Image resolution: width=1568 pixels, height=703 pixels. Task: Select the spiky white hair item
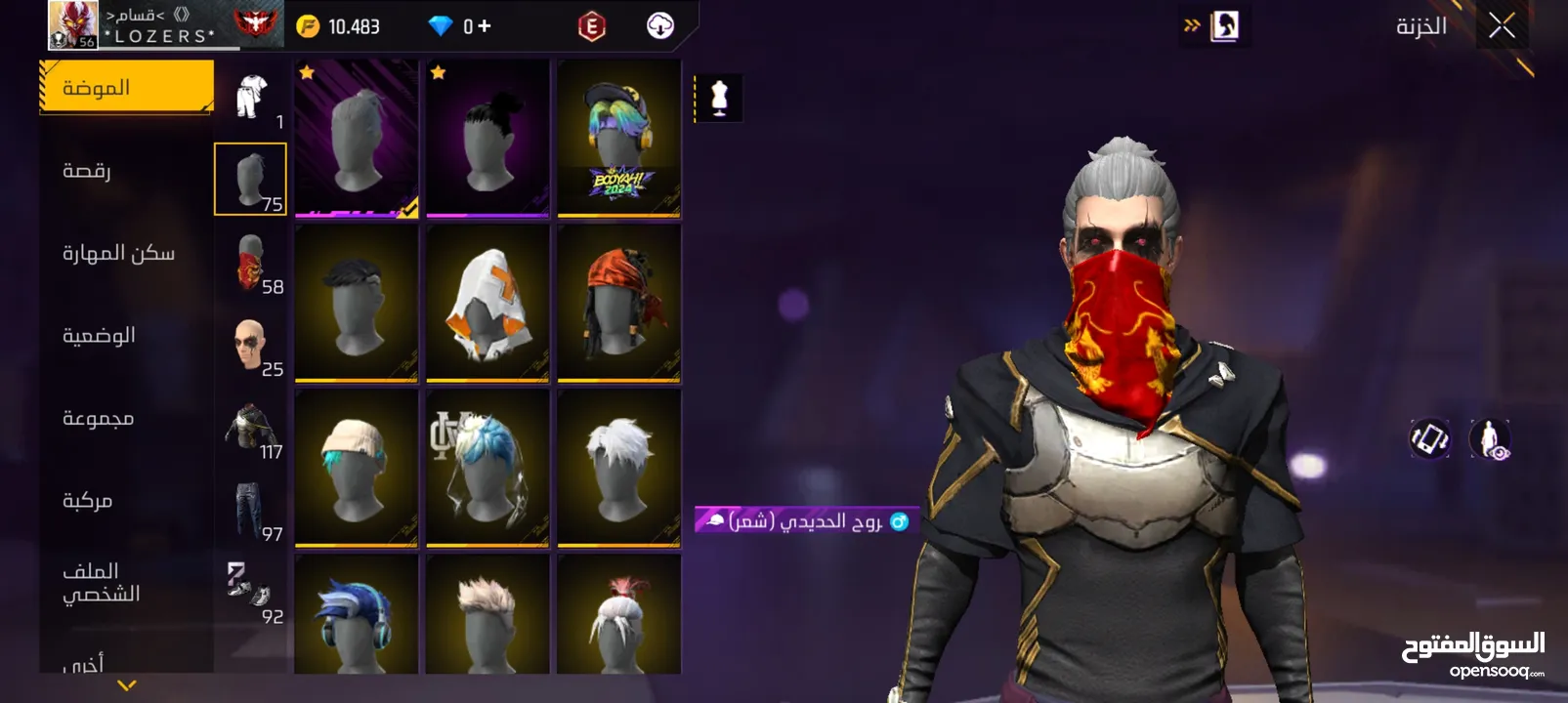tap(618, 468)
